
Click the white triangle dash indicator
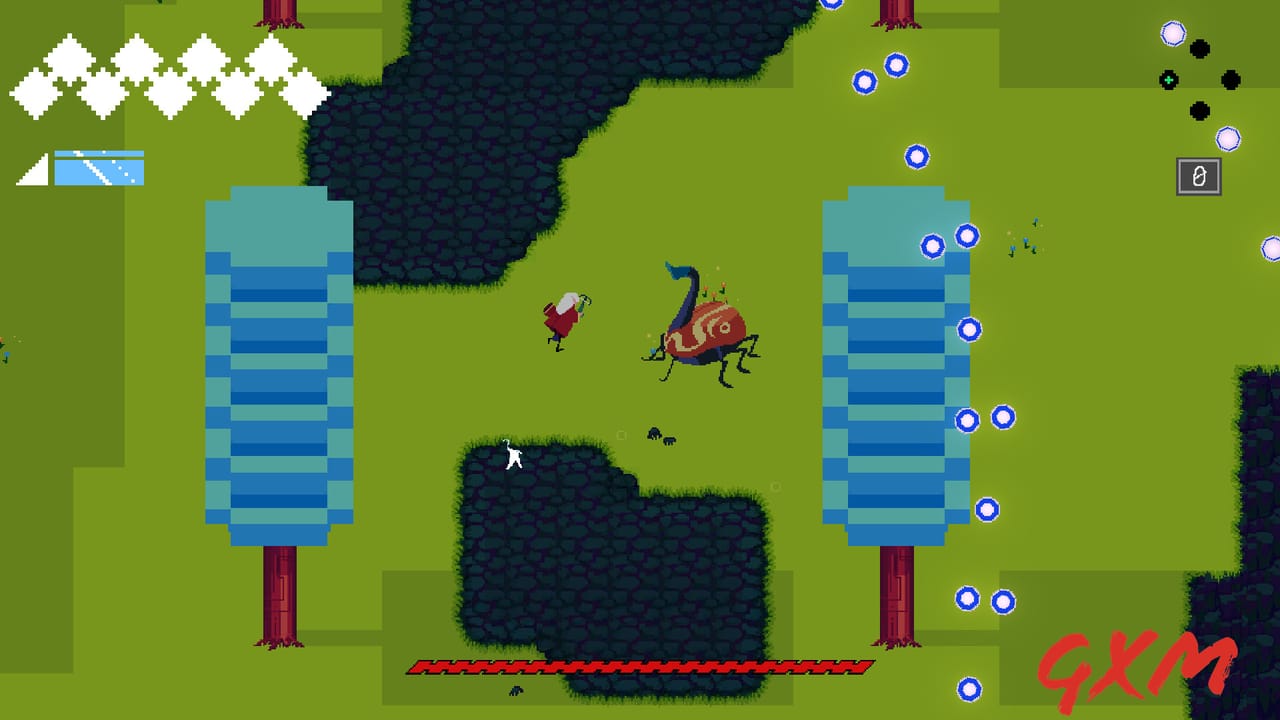pyautogui.click(x=33, y=170)
